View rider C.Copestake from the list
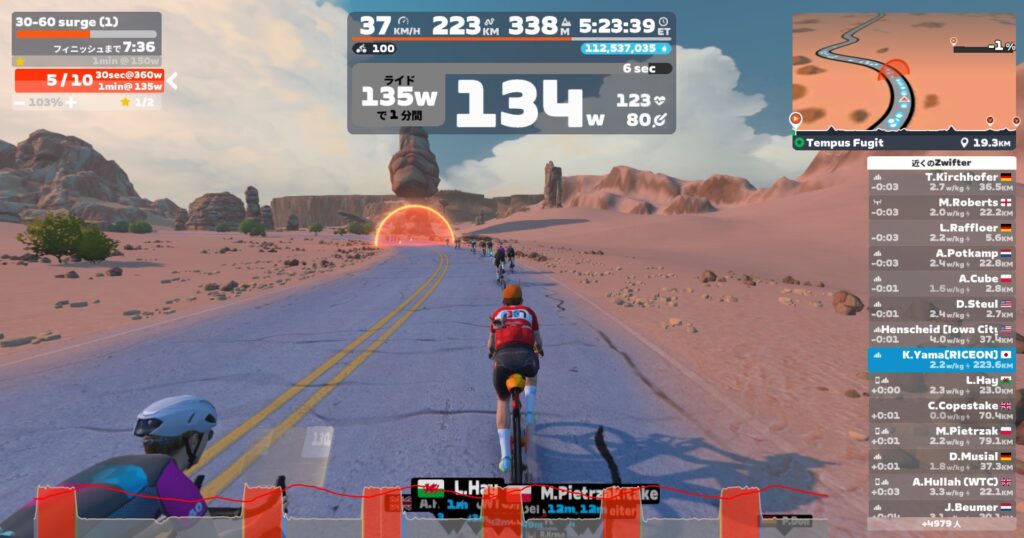 [941, 410]
